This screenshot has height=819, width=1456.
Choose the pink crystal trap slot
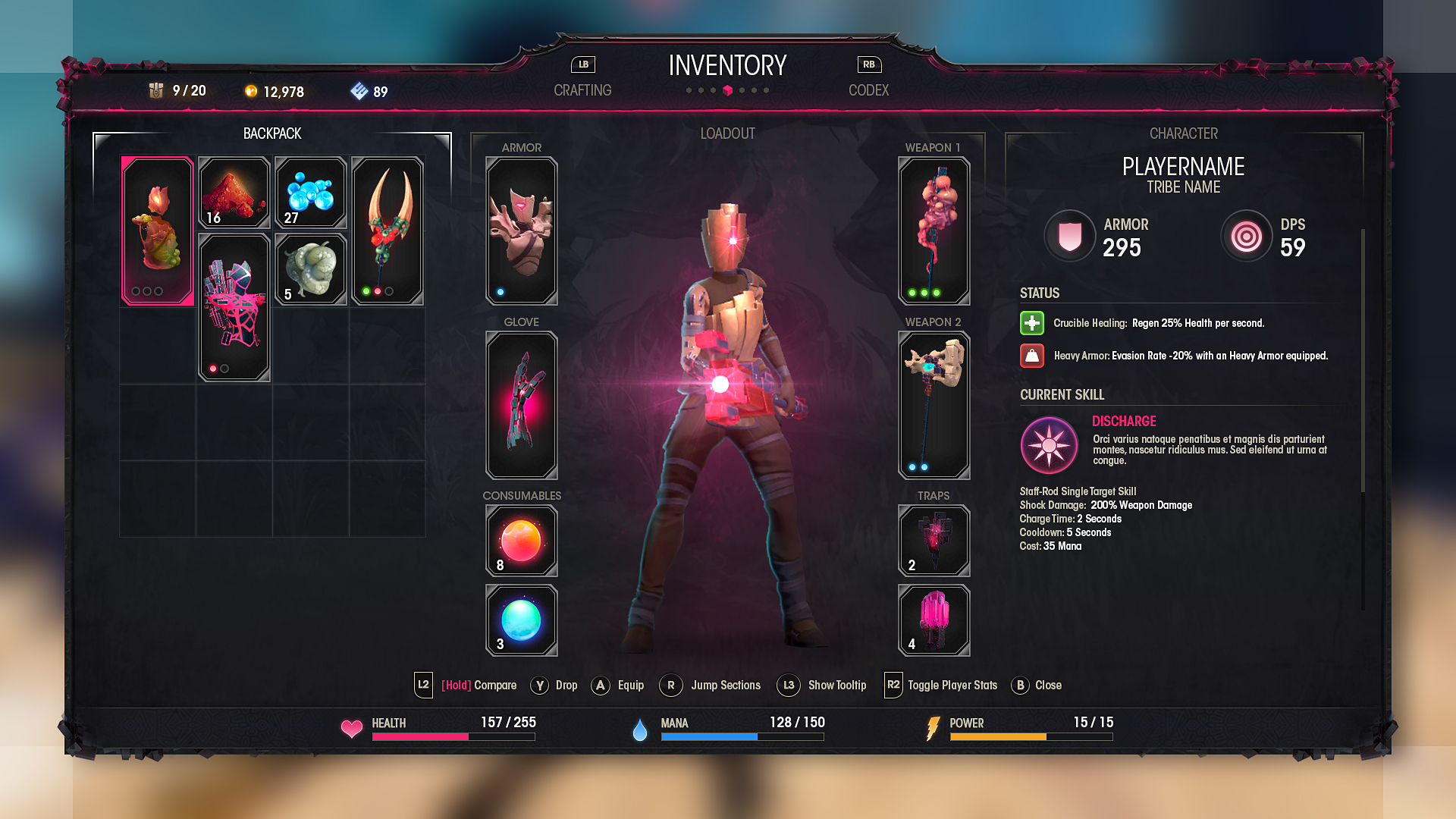coord(934,620)
